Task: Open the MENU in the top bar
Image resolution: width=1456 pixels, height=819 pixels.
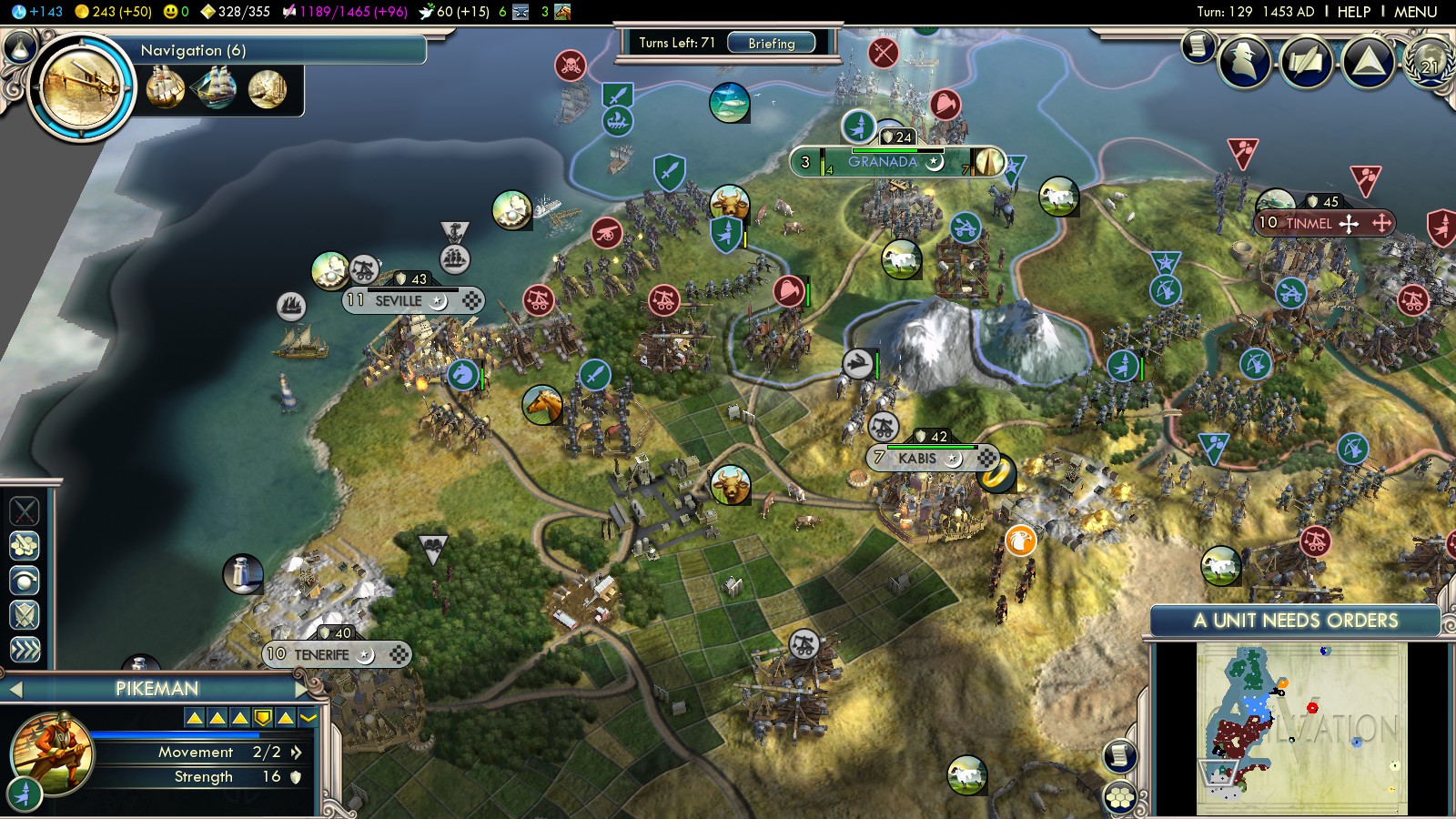Action: pos(1415,12)
